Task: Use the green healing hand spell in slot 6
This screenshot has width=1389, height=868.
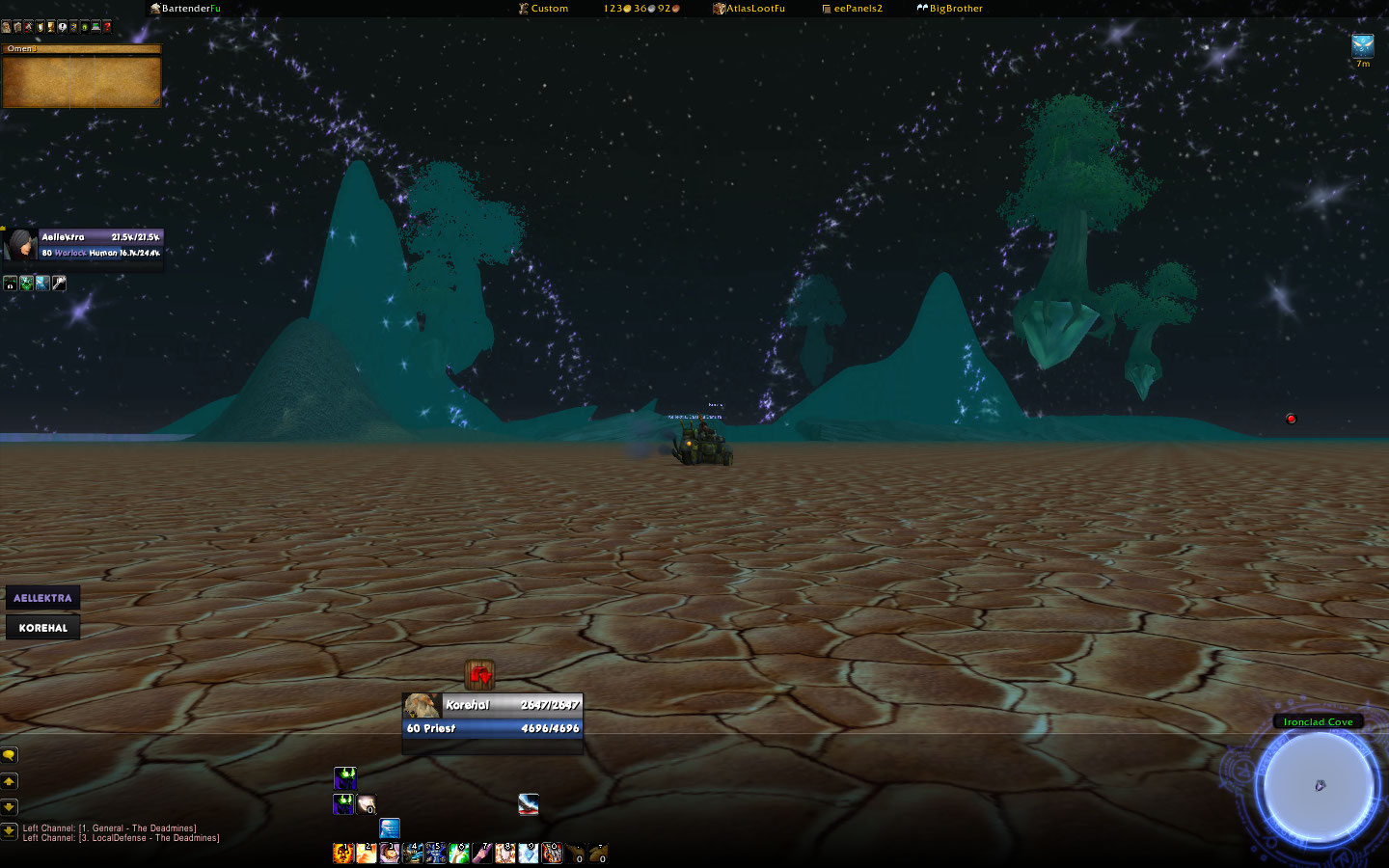Action: pos(458,853)
